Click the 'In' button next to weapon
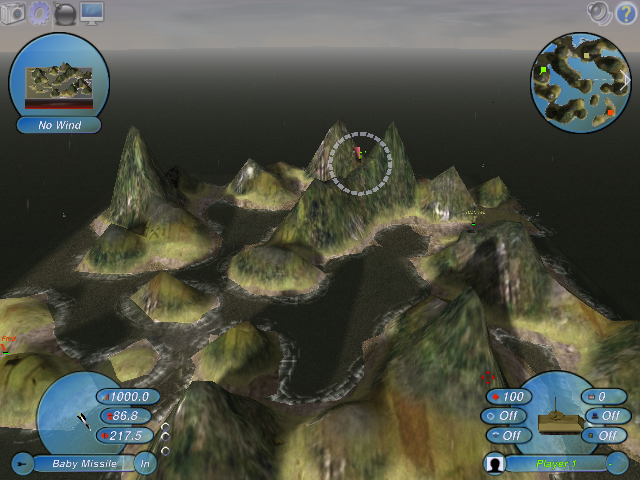640x480 pixels. tap(145, 463)
